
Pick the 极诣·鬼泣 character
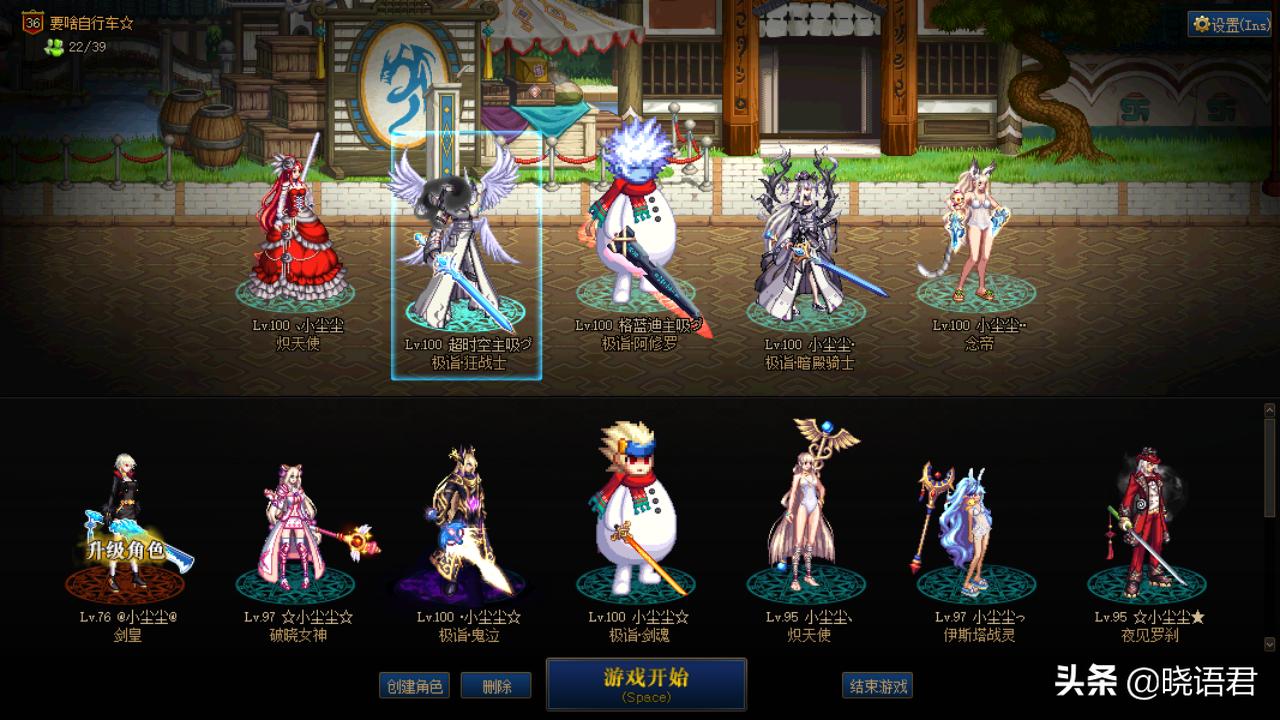coord(468,525)
